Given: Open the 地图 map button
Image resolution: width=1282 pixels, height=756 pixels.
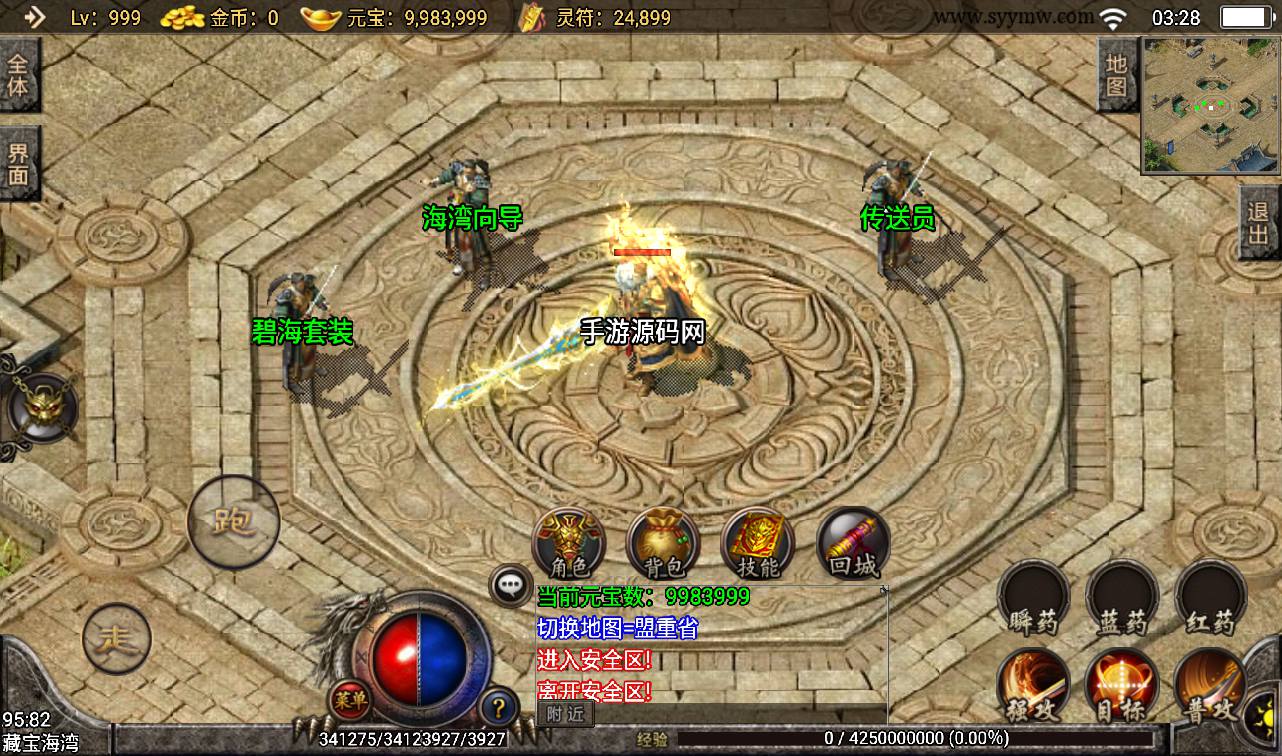Looking at the screenshot, I should pyautogui.click(x=1116, y=74).
